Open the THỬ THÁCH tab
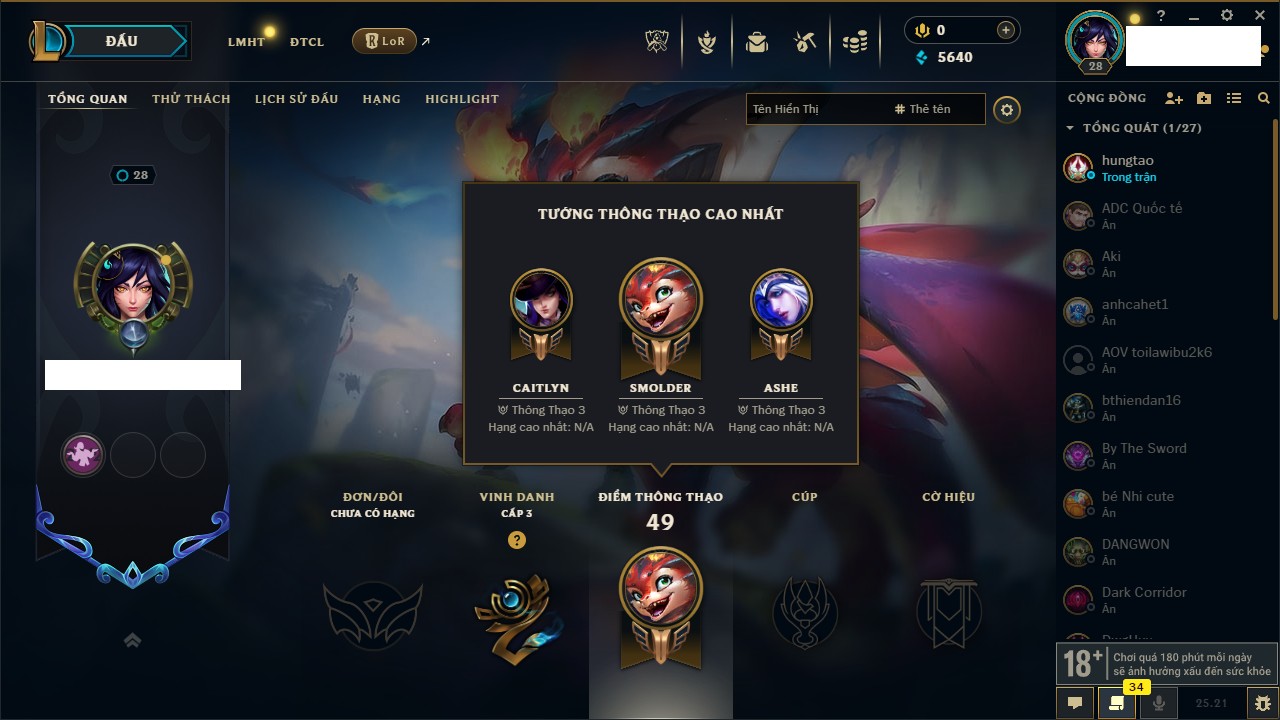Viewport: 1280px width, 720px height. pyautogui.click(x=191, y=99)
